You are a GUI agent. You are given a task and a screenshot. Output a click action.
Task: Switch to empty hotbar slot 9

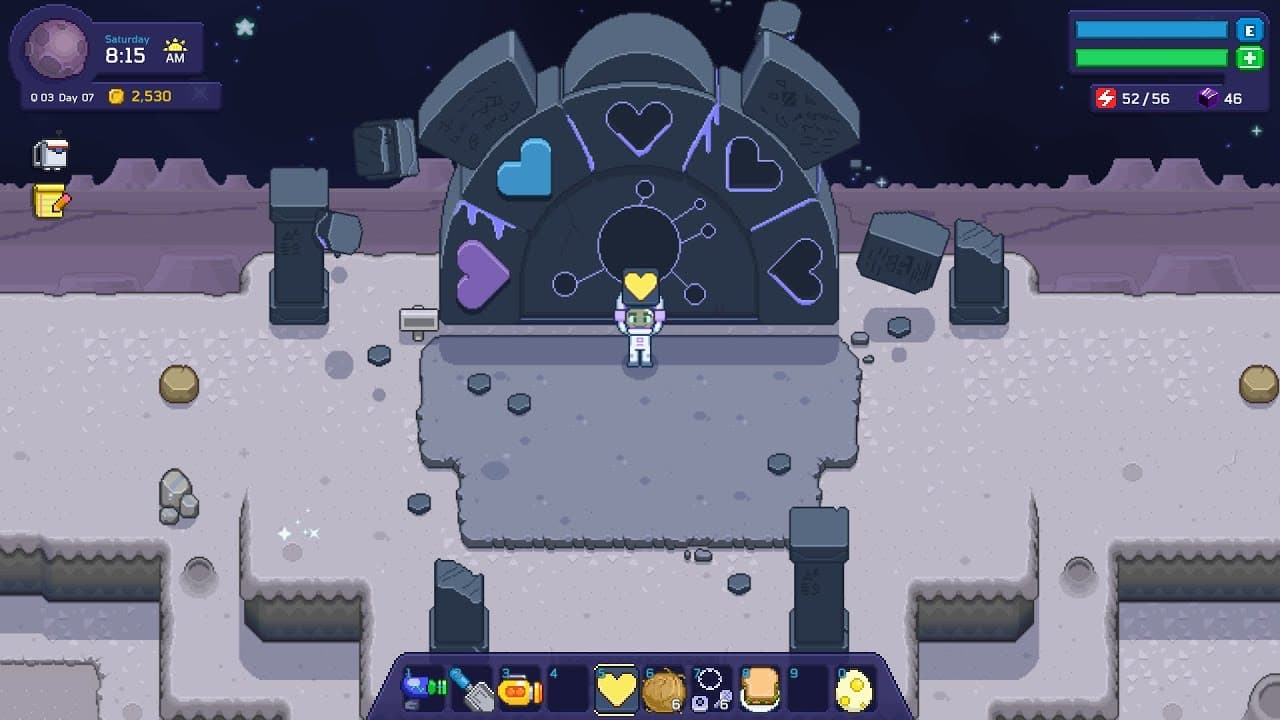click(808, 688)
